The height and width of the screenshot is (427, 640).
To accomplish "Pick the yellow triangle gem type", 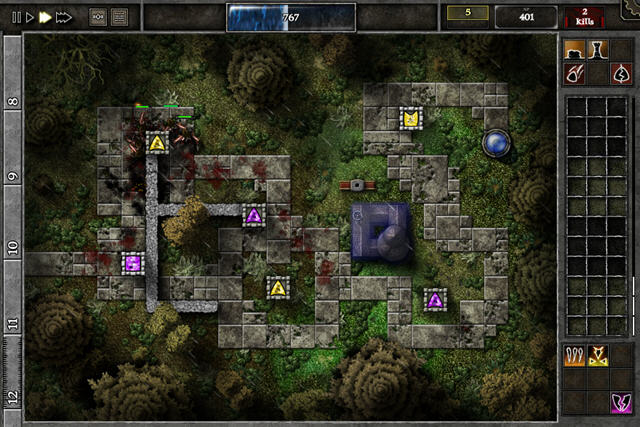I will tap(598, 355).
